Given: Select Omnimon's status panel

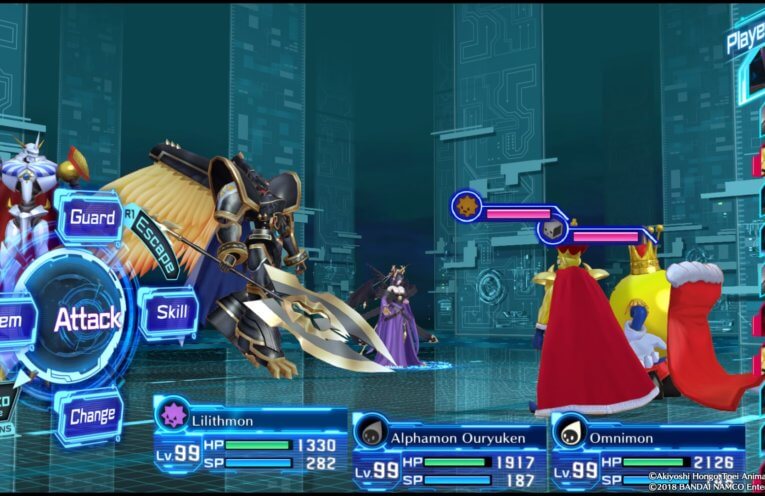Looking at the screenshot, I should click(x=648, y=449).
